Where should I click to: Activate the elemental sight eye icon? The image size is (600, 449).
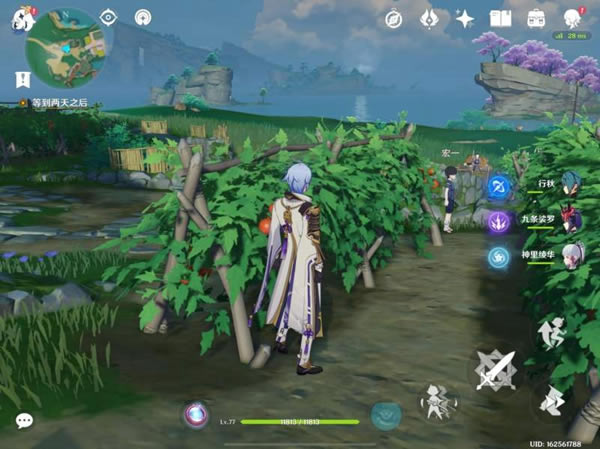click(x=108, y=17)
